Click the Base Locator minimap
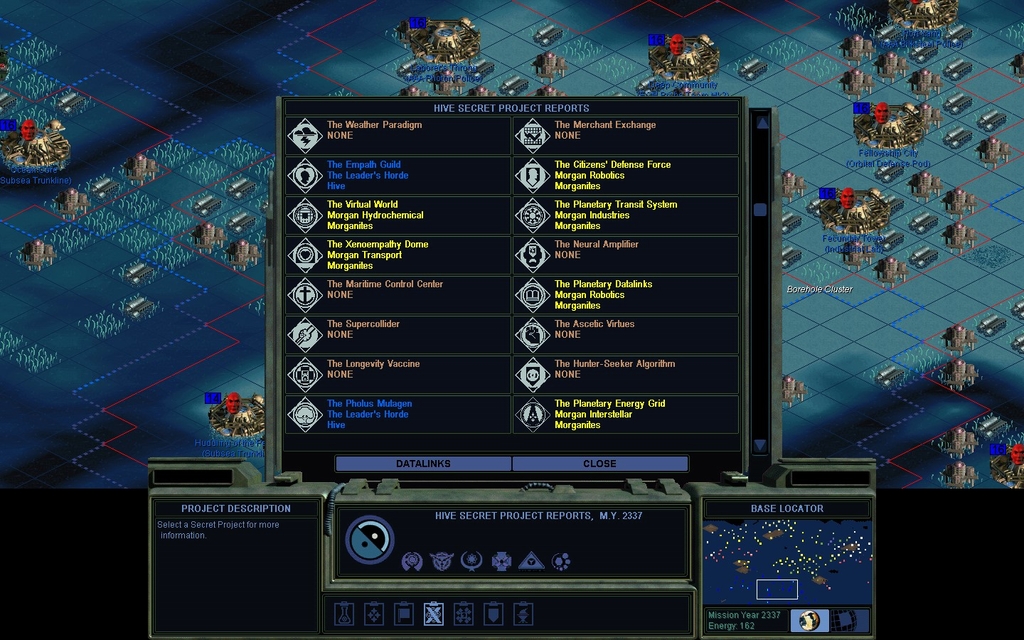The image size is (1024, 640). (x=787, y=562)
